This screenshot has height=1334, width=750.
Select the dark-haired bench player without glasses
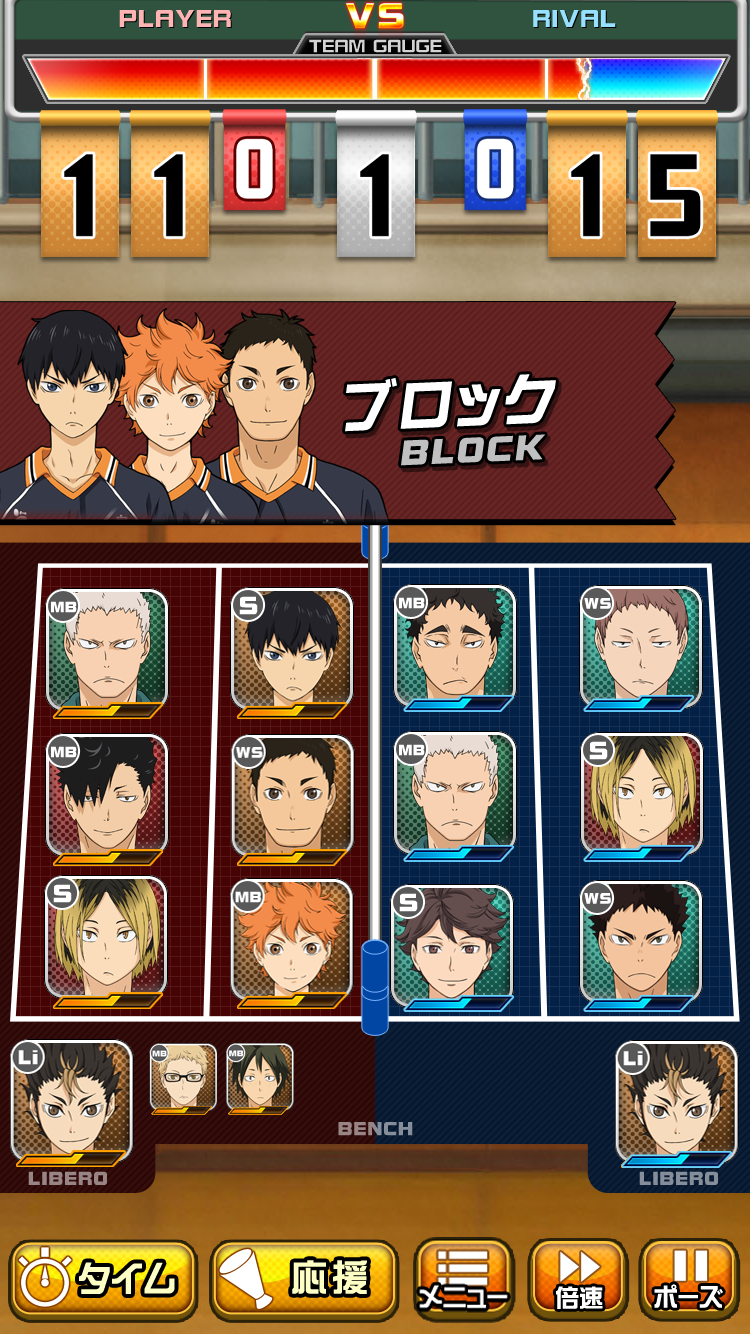[x=259, y=1078]
